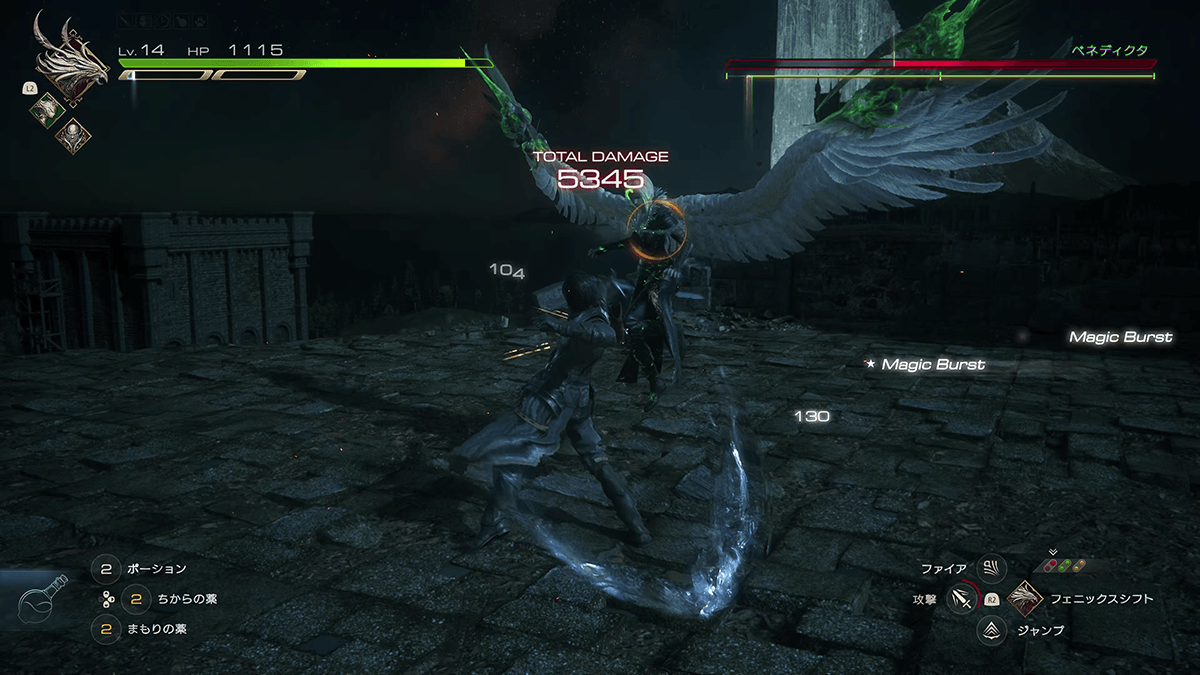
Task: Trigger the フェニックスシフト ability
Action: (1026, 599)
